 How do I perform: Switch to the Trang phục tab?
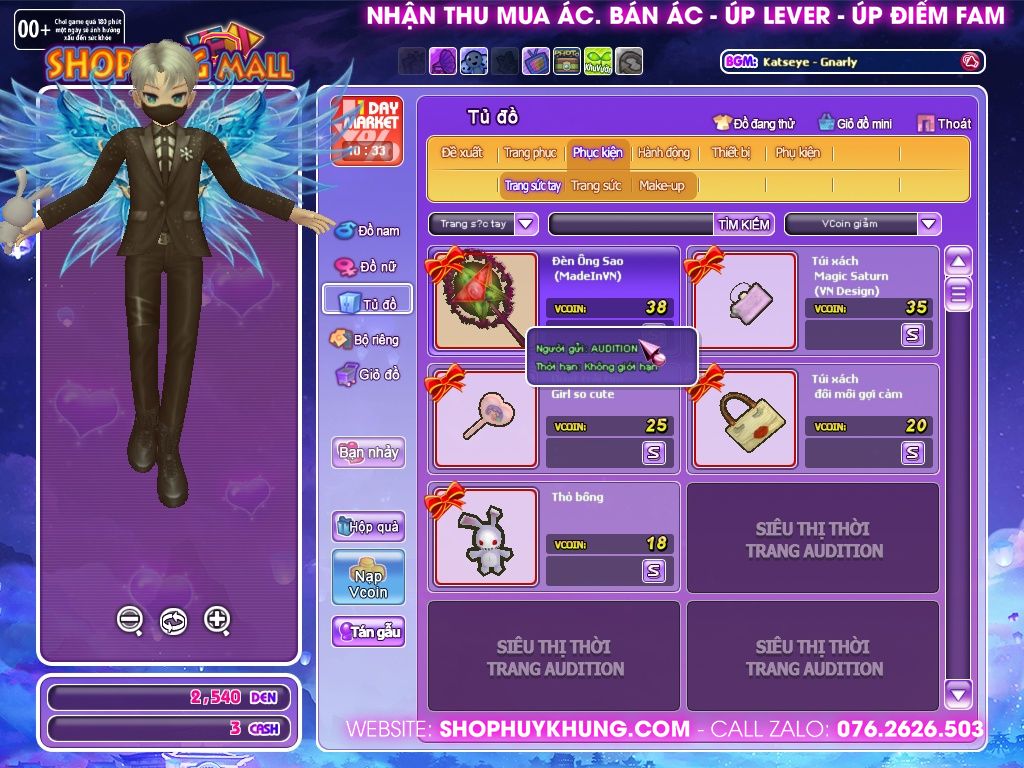(530, 153)
